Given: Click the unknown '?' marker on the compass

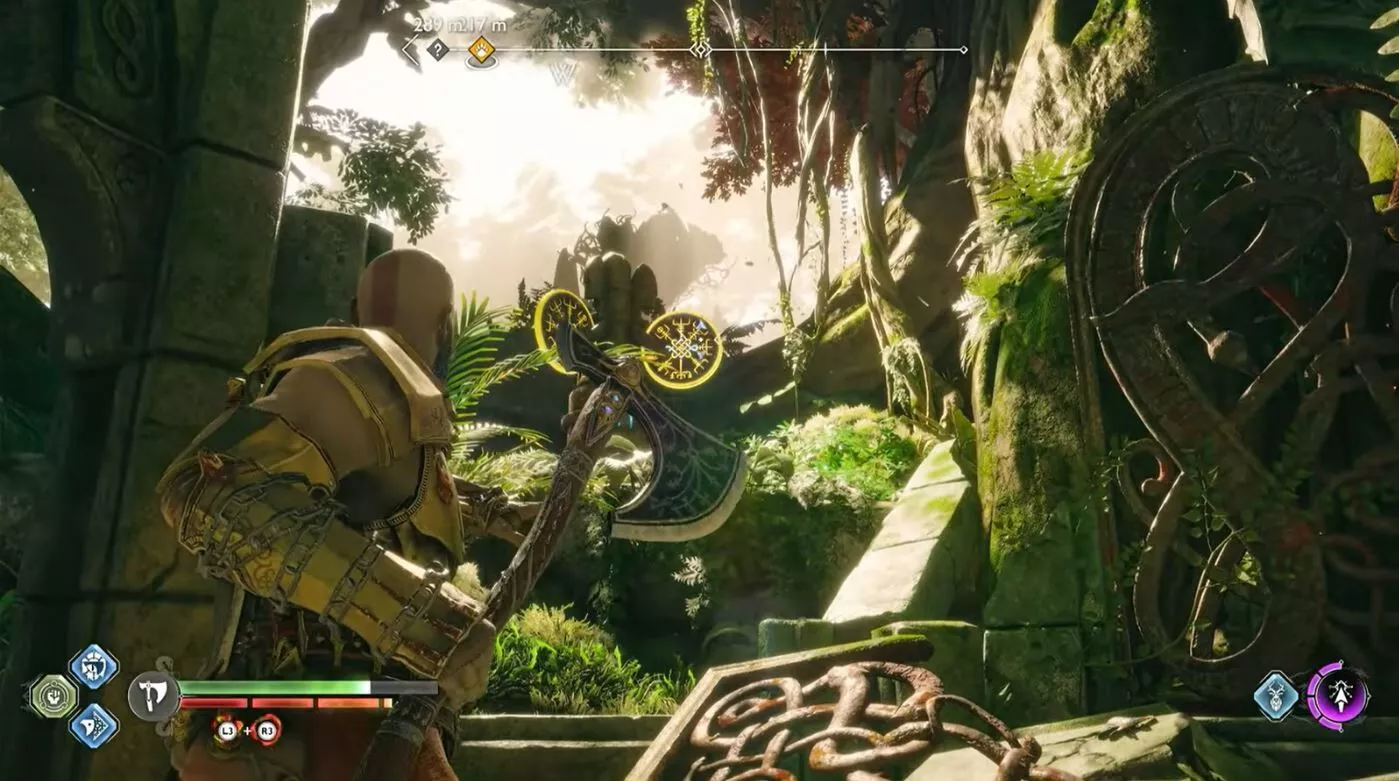Looking at the screenshot, I should coord(437,47).
